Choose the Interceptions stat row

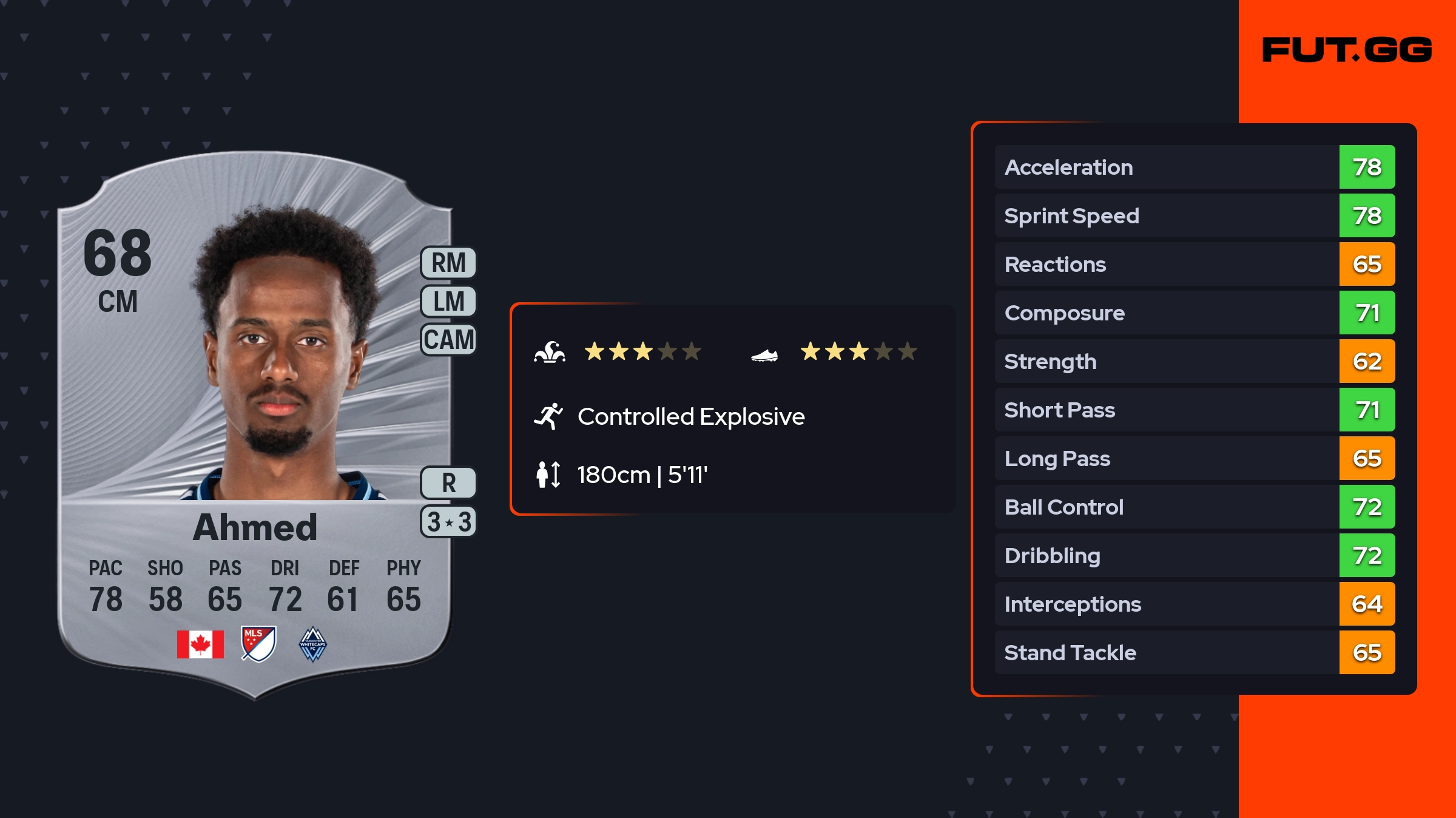coord(1194,604)
